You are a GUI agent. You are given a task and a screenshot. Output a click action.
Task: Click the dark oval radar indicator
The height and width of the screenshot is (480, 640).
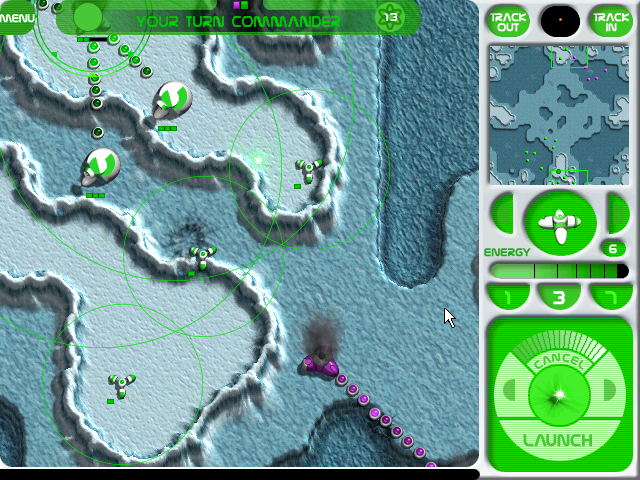(x=559, y=19)
